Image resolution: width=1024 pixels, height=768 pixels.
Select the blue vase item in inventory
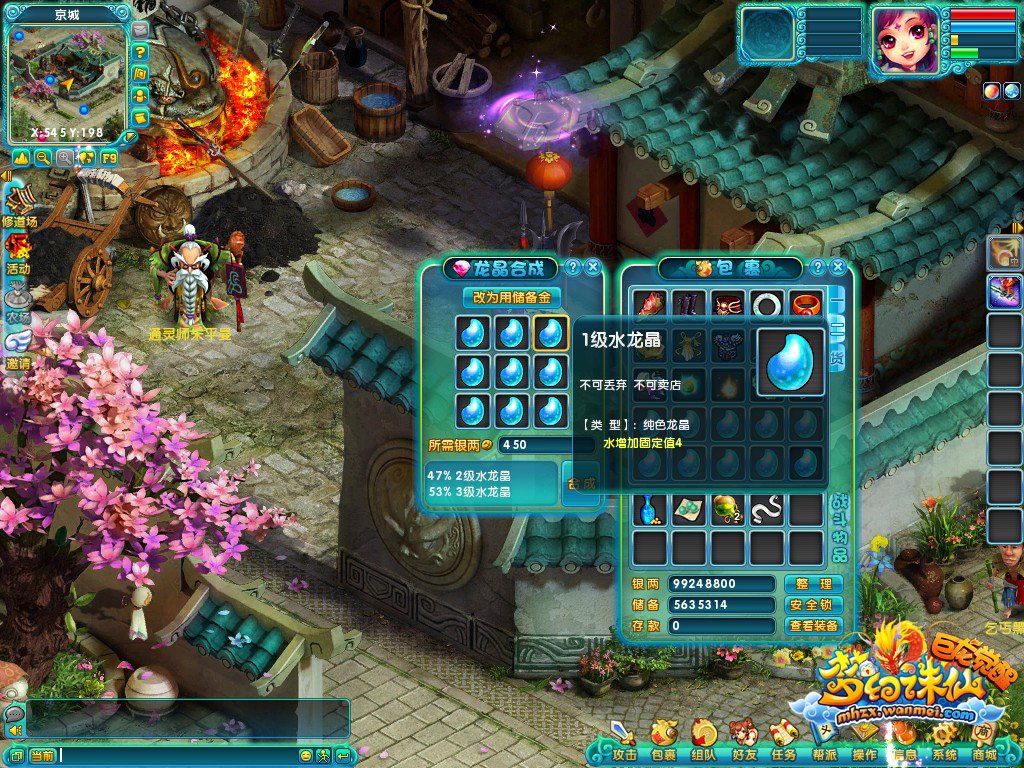pyautogui.click(x=650, y=511)
